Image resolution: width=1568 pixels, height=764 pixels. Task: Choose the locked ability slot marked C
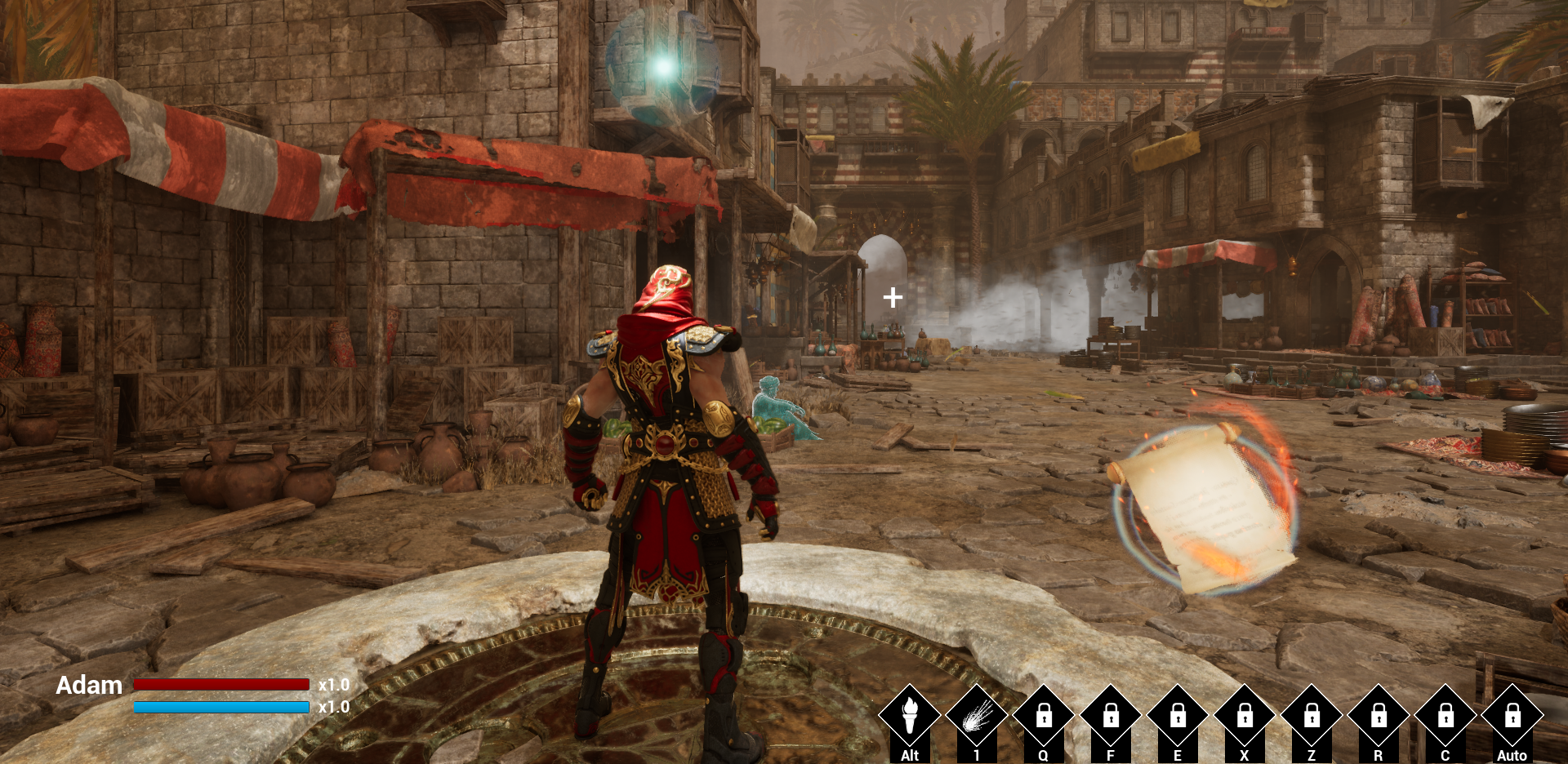pos(1445,716)
